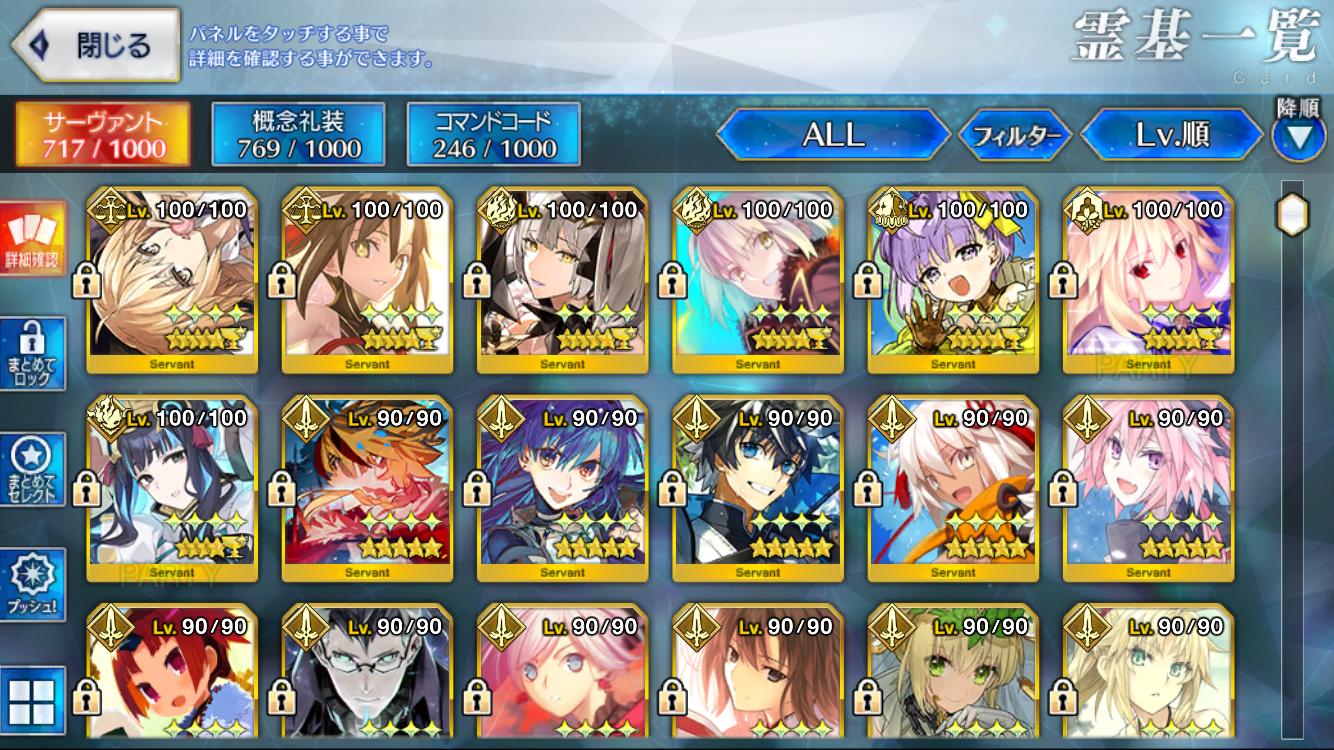1334x750 pixels.
Task: Select the pink-haired red-eyed Lv.100 servant card
Action: [x=1148, y=281]
